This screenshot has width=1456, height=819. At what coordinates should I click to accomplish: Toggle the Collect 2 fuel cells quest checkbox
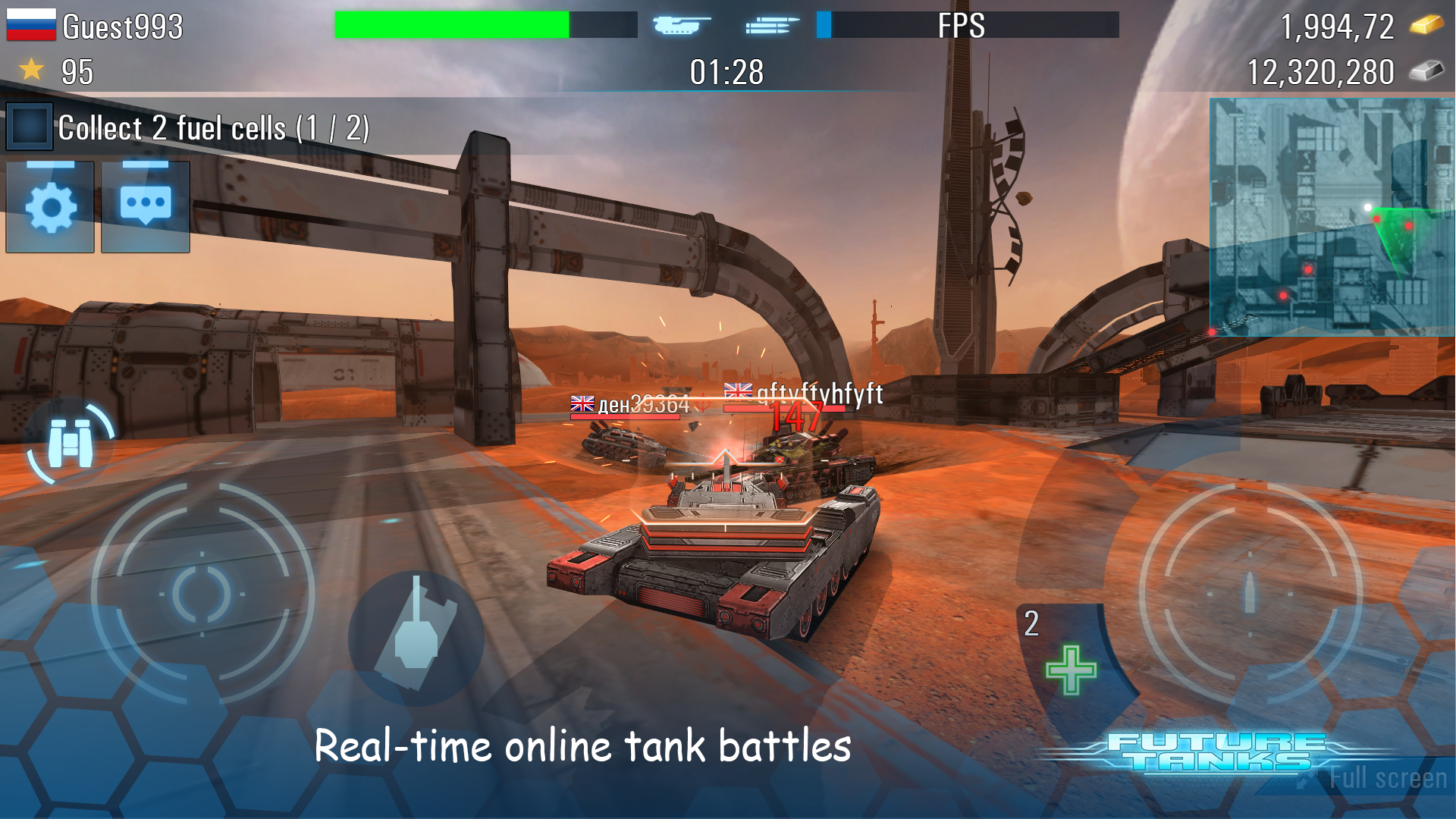point(29,126)
